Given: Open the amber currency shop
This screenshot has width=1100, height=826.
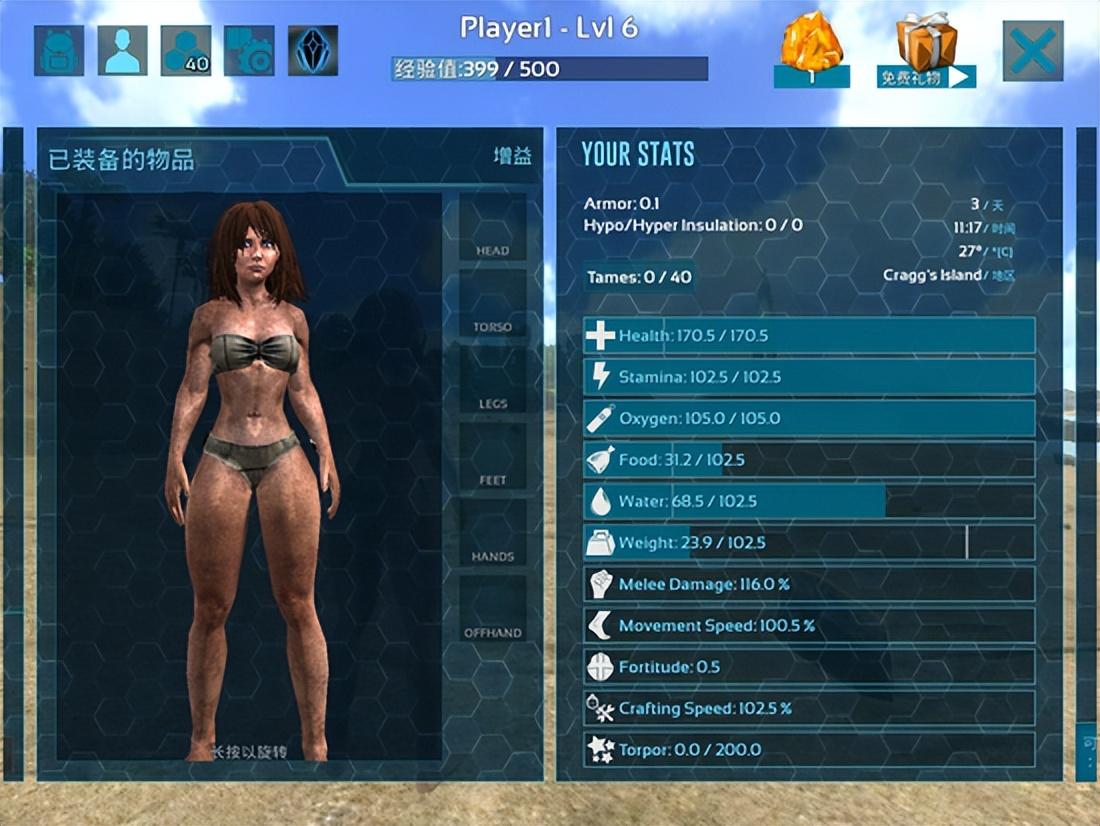Looking at the screenshot, I should coord(811,50).
